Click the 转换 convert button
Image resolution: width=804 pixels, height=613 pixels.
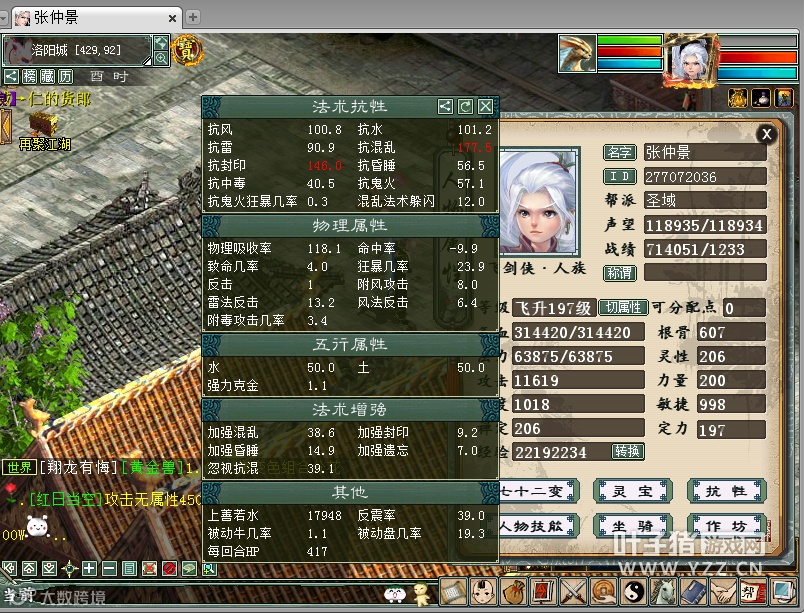(x=628, y=451)
